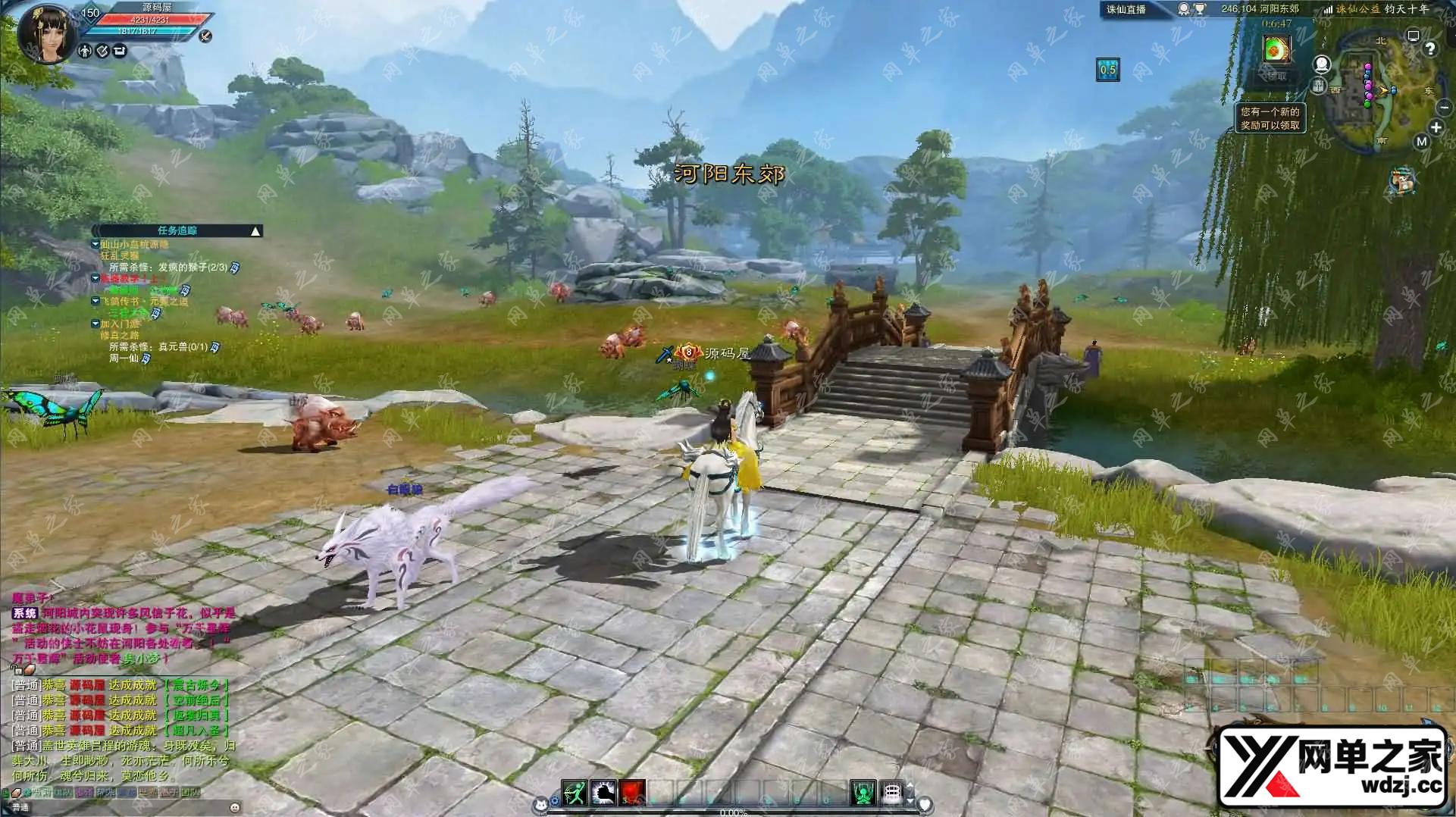Click the 周一仙 quest NPC link

pyautogui.click(x=124, y=358)
